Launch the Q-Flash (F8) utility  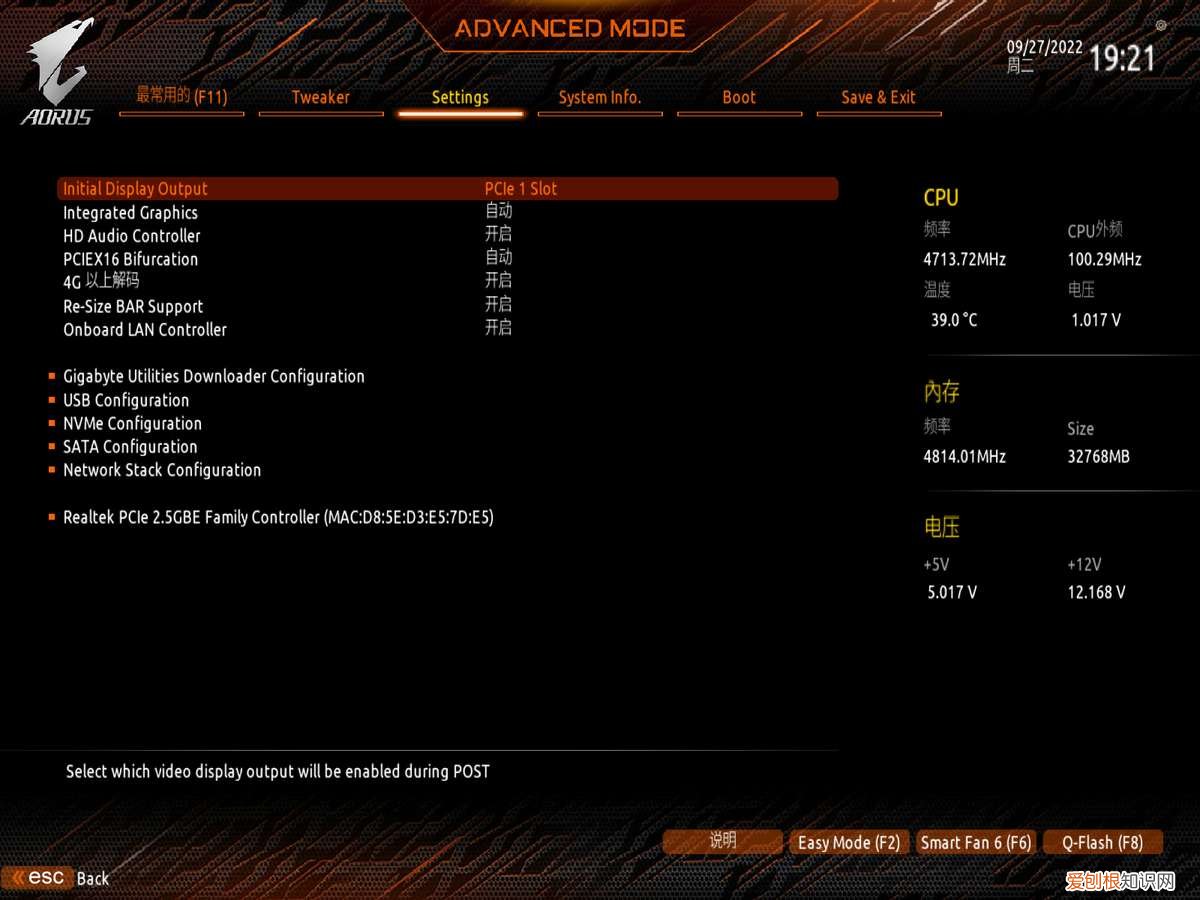[x=1102, y=843]
